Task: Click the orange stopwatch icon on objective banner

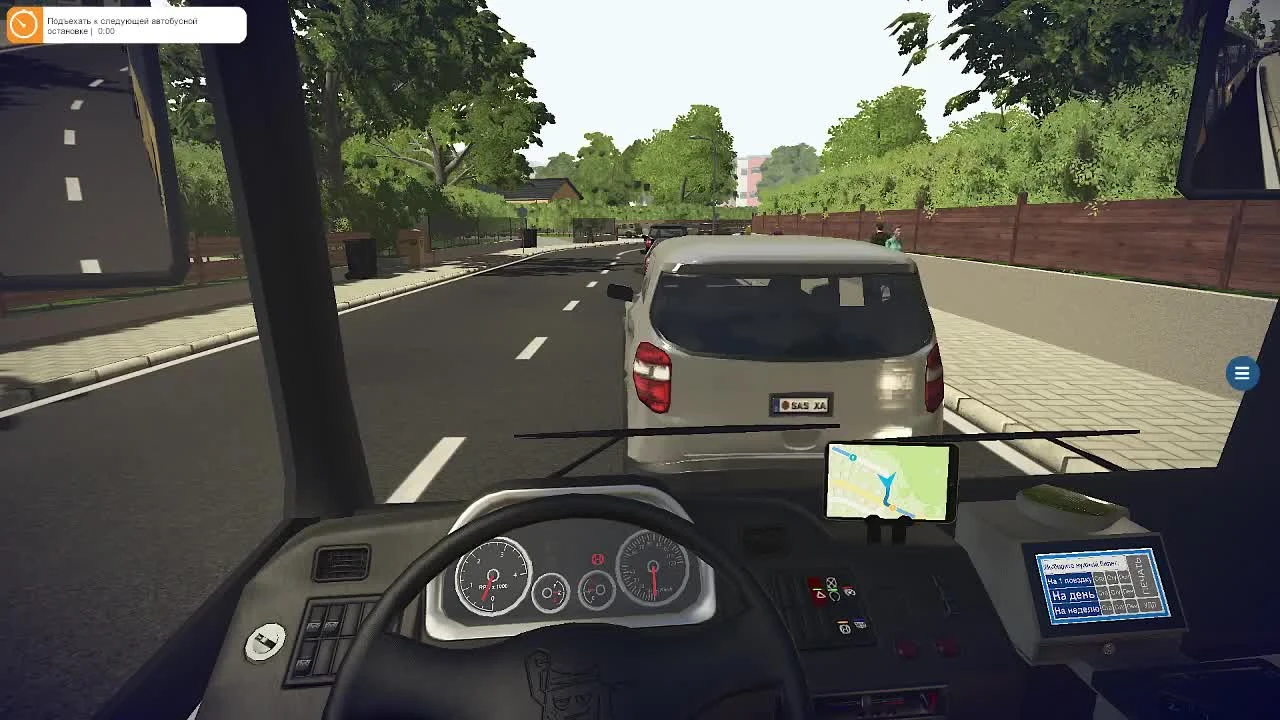Action: pyautogui.click(x=22, y=26)
